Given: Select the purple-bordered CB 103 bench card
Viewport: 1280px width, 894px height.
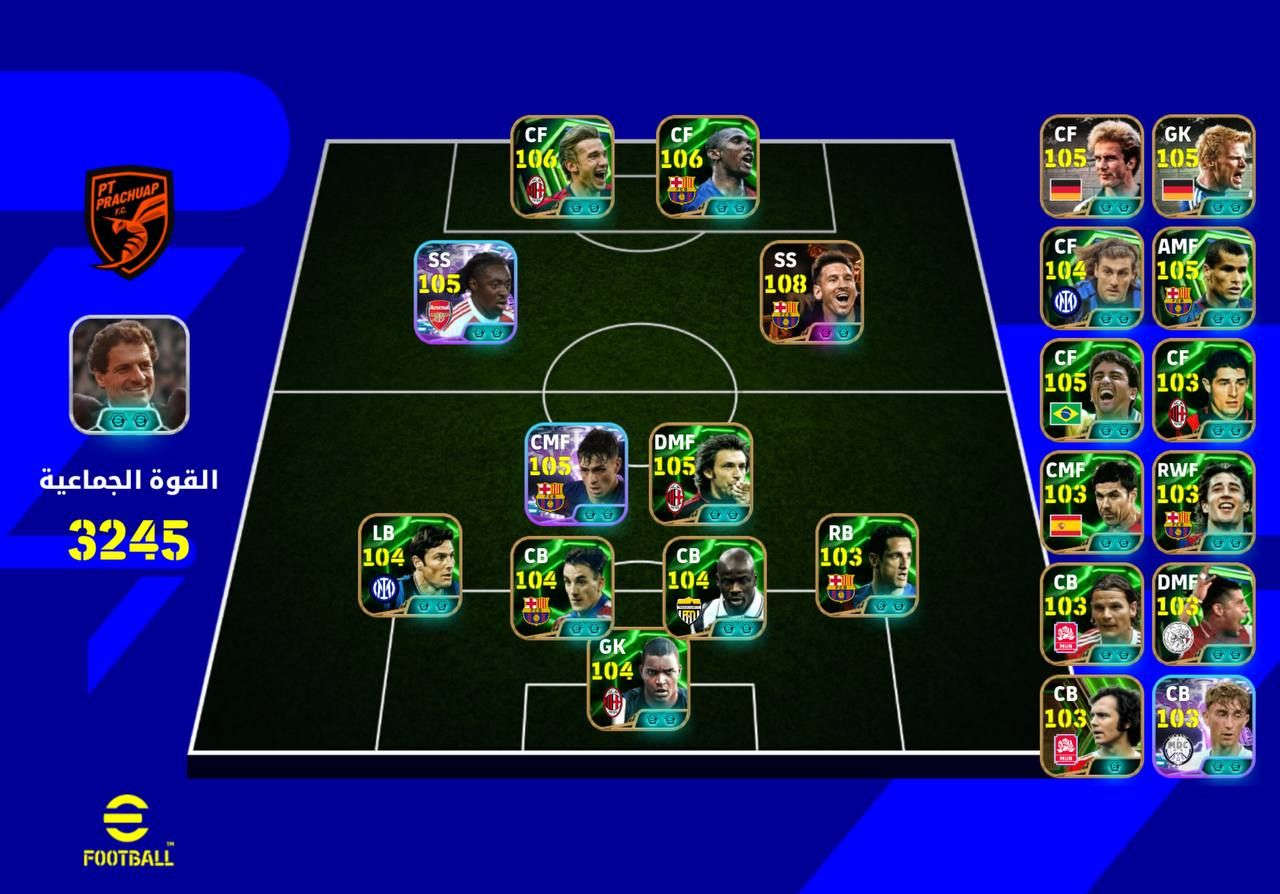Looking at the screenshot, I should [x=1203, y=726].
